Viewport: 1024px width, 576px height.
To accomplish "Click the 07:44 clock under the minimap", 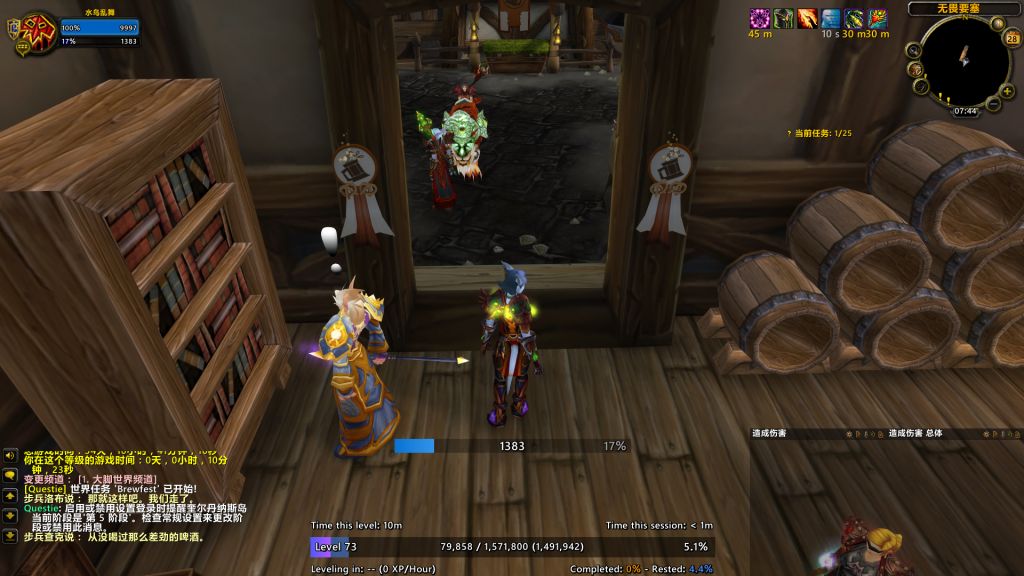I will [x=966, y=111].
